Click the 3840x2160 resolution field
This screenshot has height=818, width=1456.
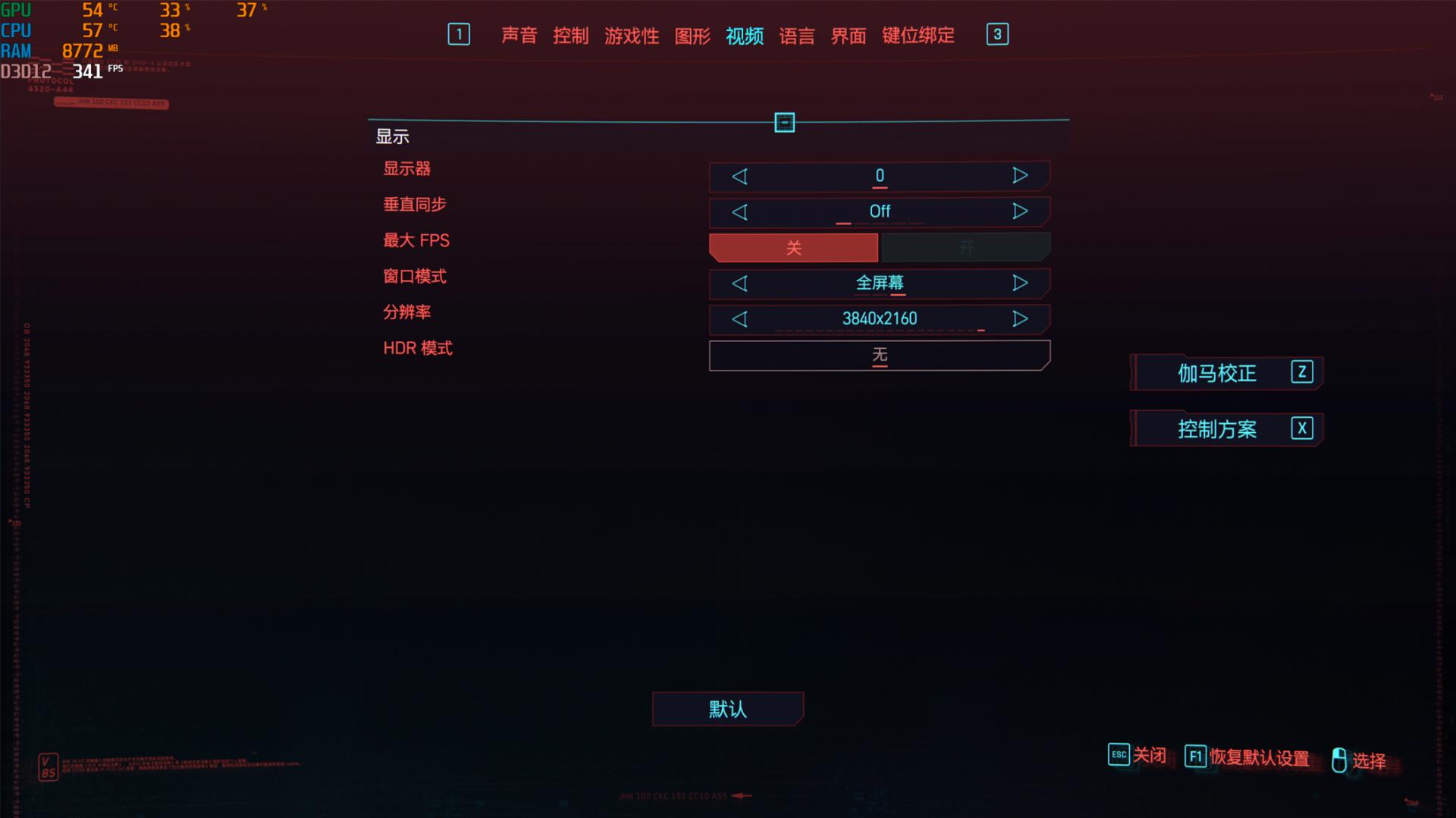[x=879, y=318]
